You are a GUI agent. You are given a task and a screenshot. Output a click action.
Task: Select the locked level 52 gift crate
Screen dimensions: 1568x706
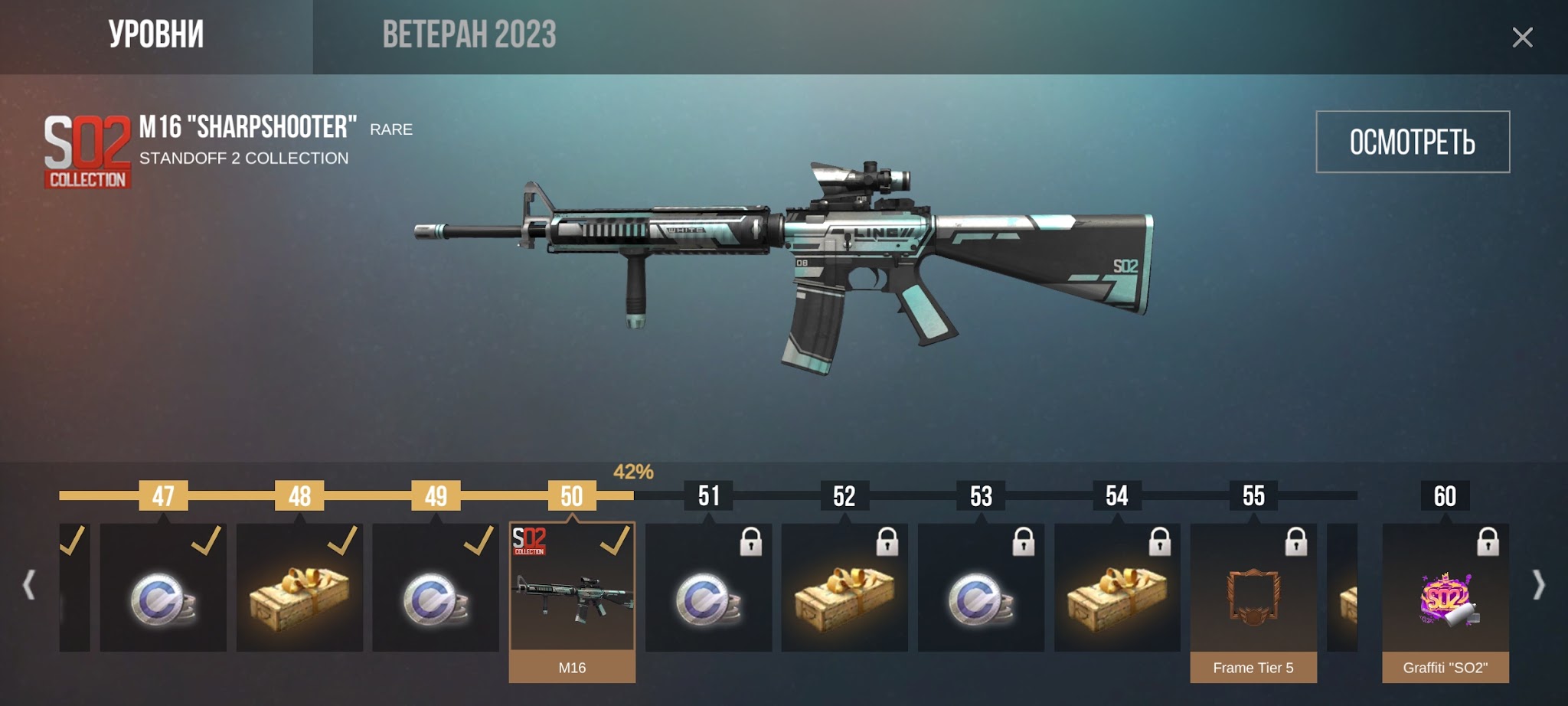844,588
